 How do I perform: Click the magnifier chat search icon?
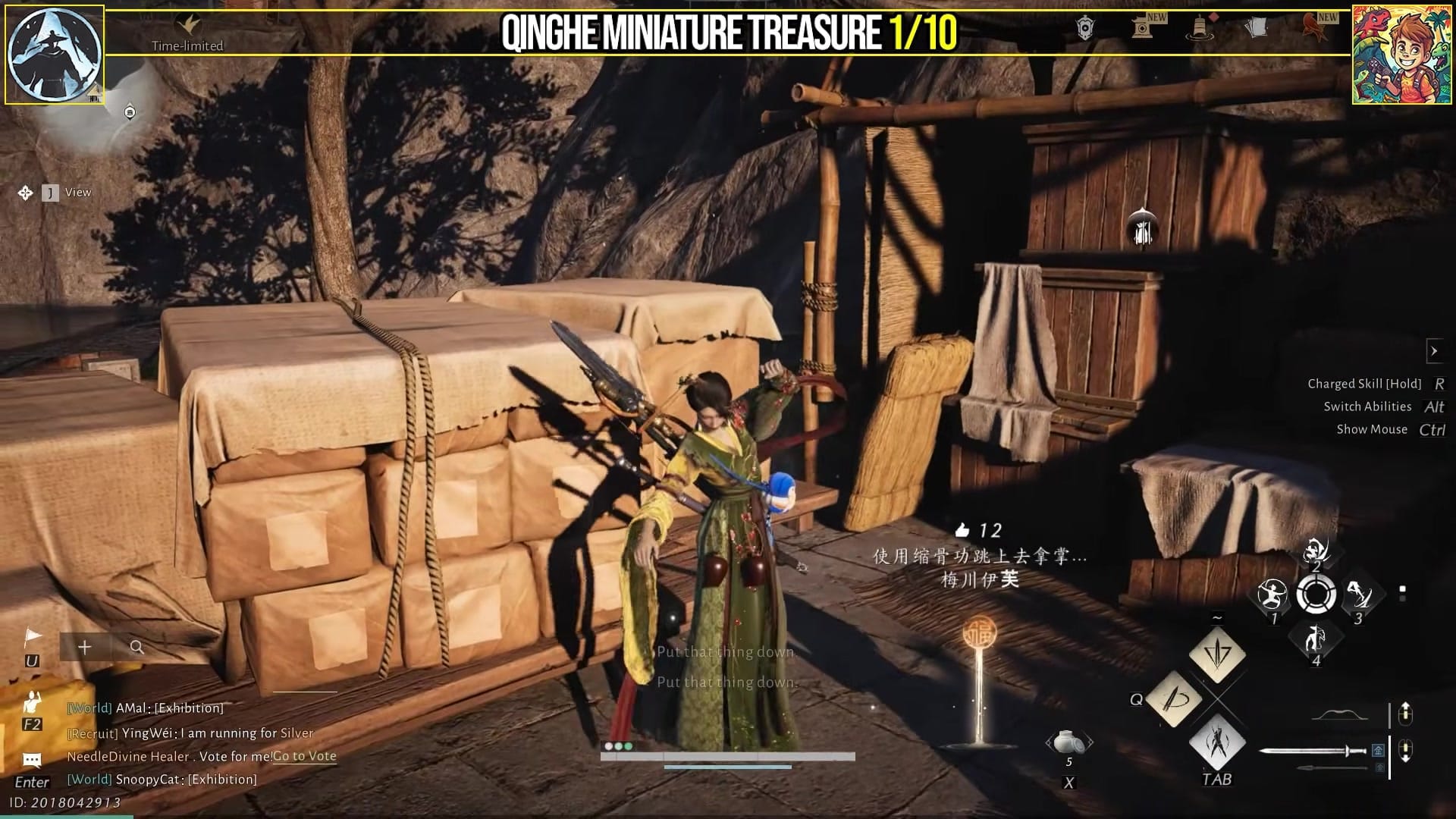click(x=136, y=648)
